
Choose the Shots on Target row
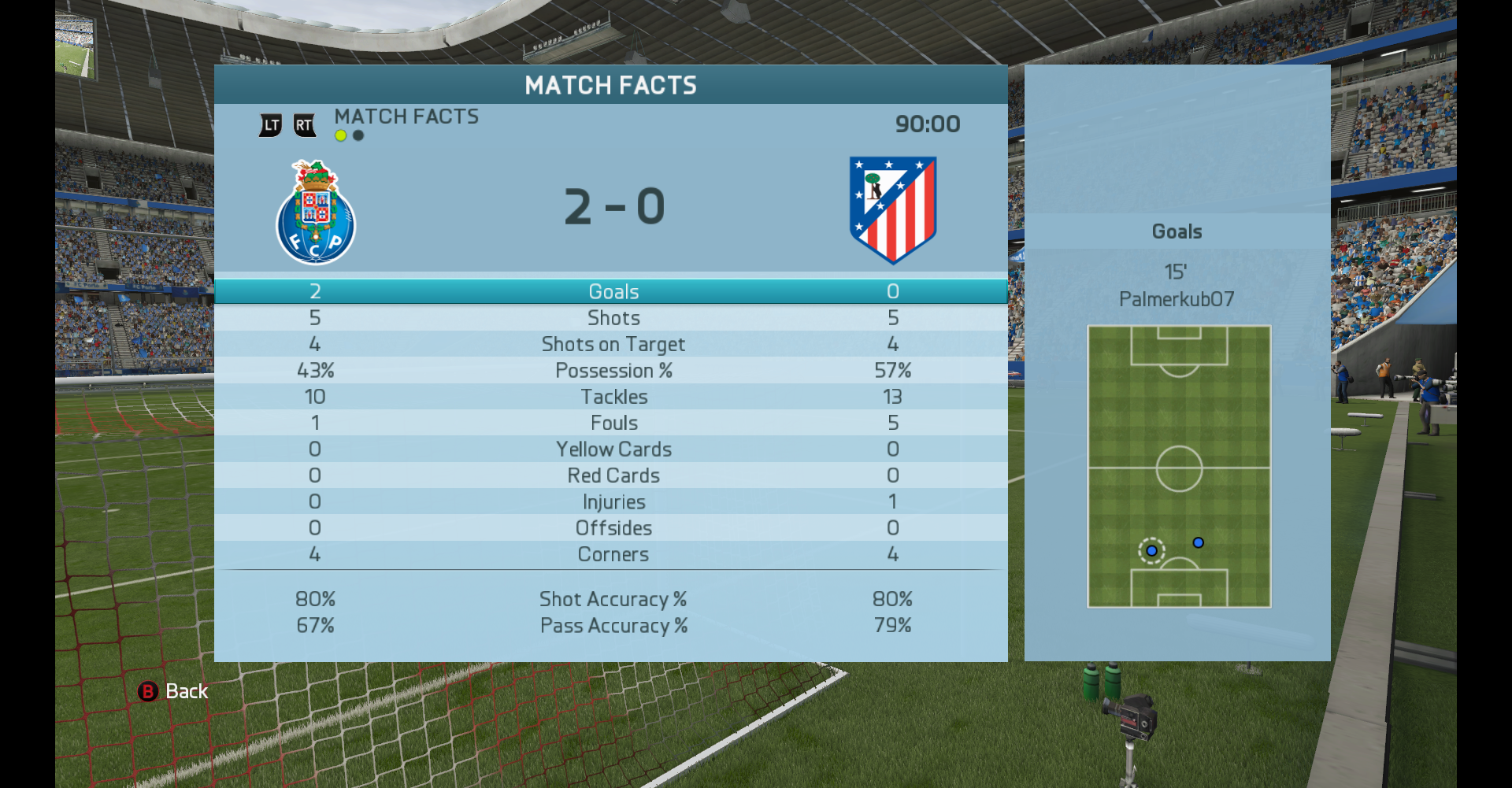pos(612,344)
